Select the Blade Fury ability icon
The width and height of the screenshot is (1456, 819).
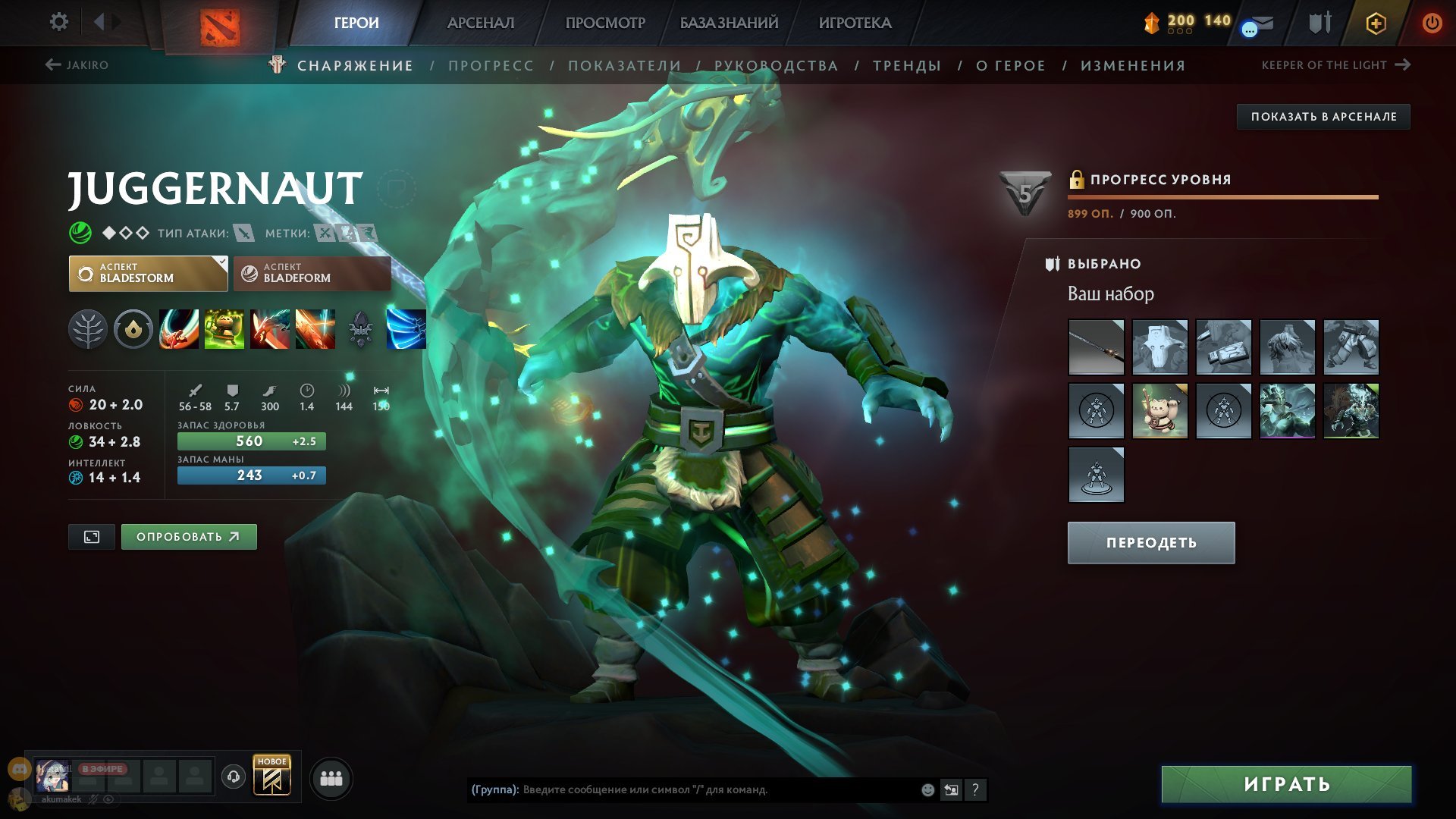pos(178,329)
